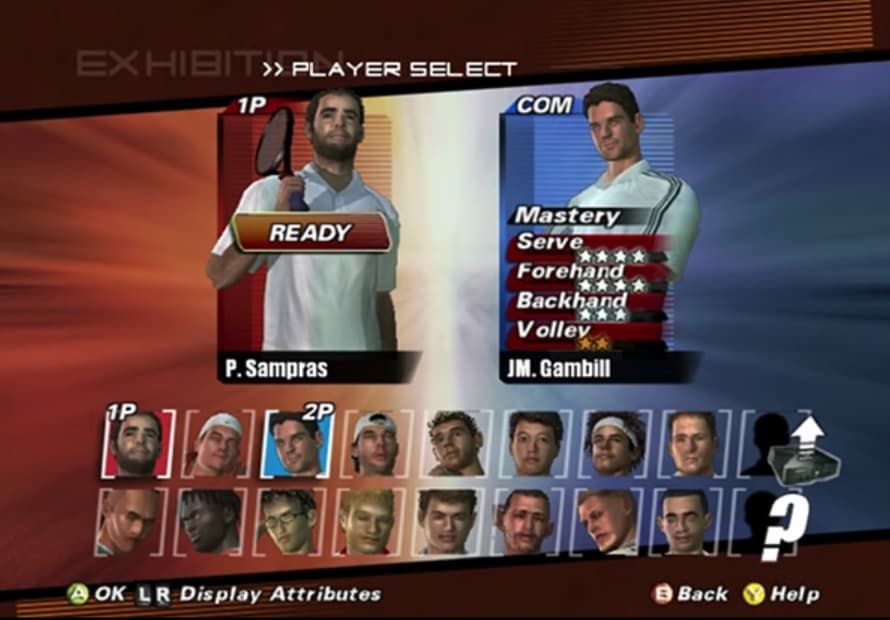
Task: Select the blond-haired player with red collar
Action: (x=367, y=521)
